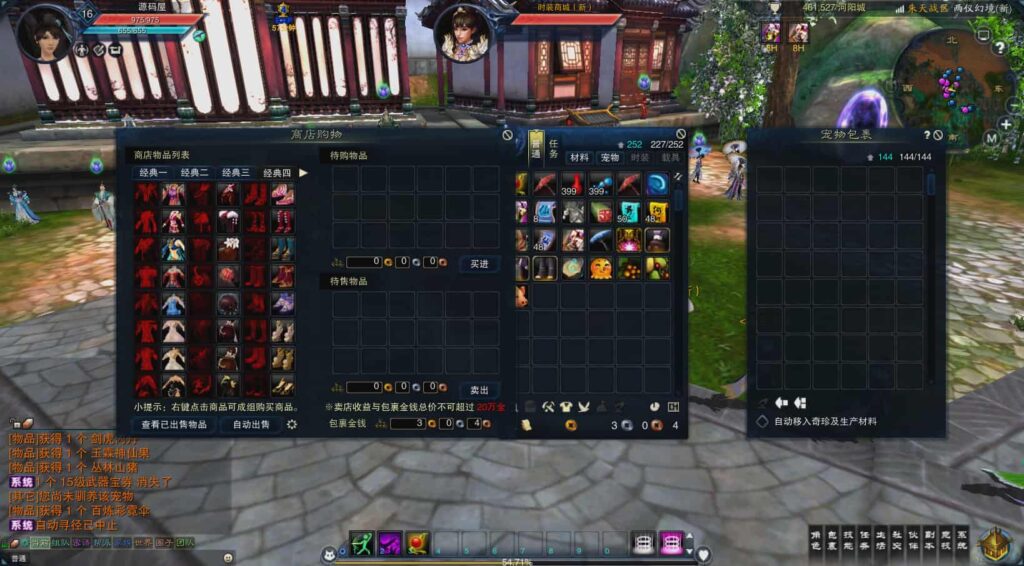
Task: Show more shop tabs with the arrow
Action: (x=303, y=172)
